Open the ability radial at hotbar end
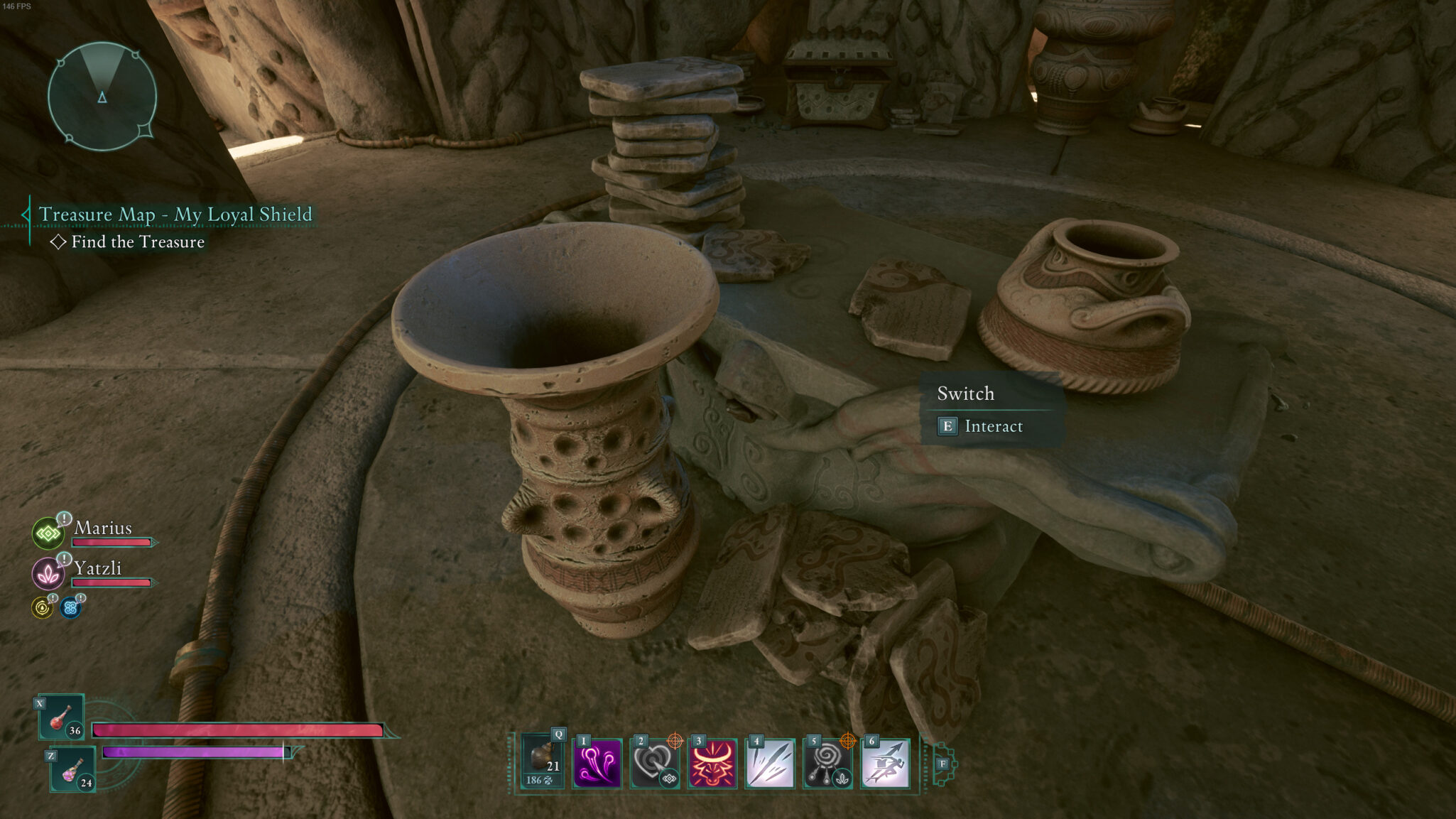1456x819 pixels. coord(943,764)
